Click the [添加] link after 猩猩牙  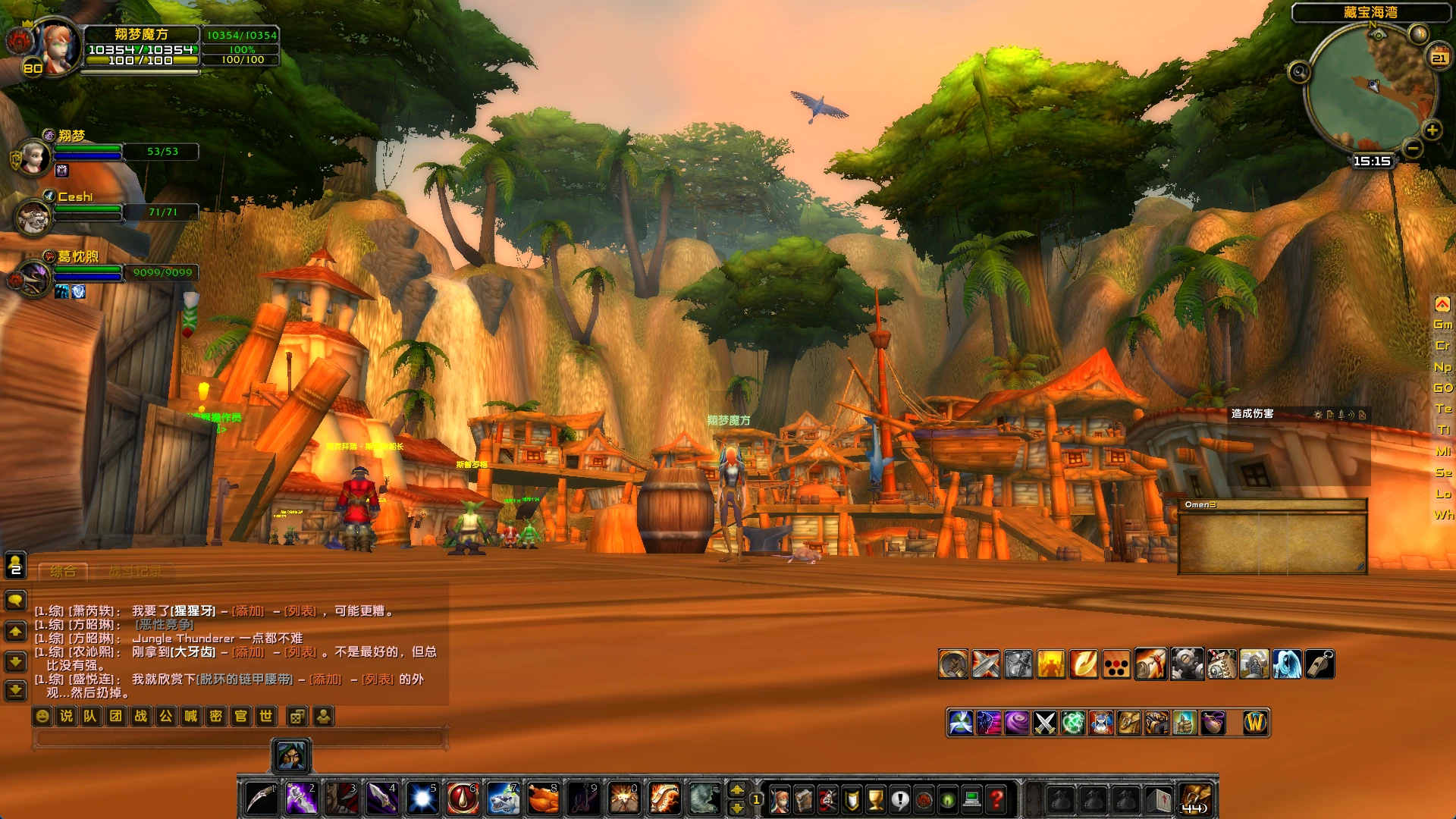[248, 611]
